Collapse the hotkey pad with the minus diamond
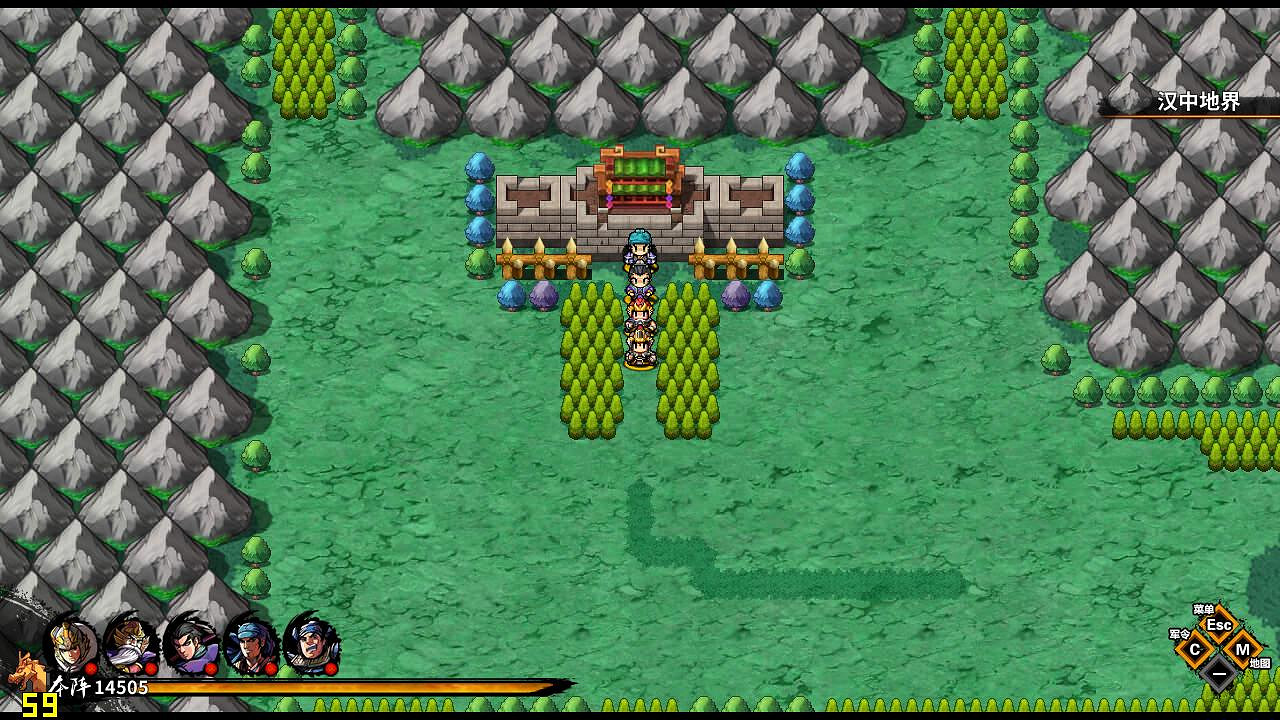The width and height of the screenshot is (1280, 720). pyautogui.click(x=1220, y=673)
